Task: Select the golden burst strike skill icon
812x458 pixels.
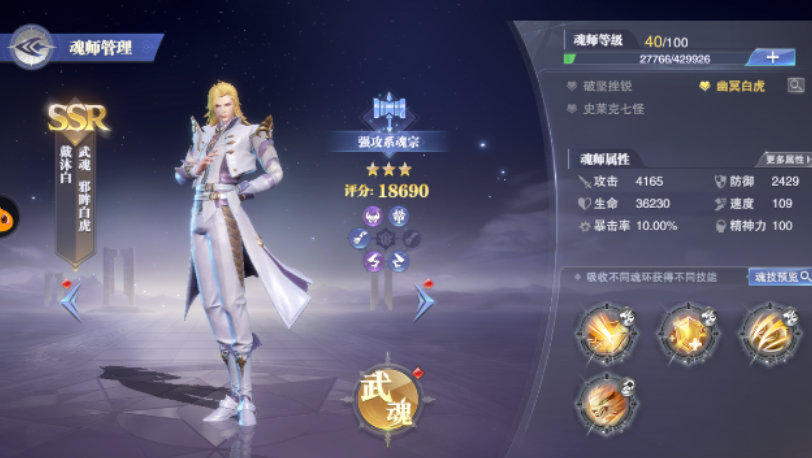Action: click(x=606, y=332)
